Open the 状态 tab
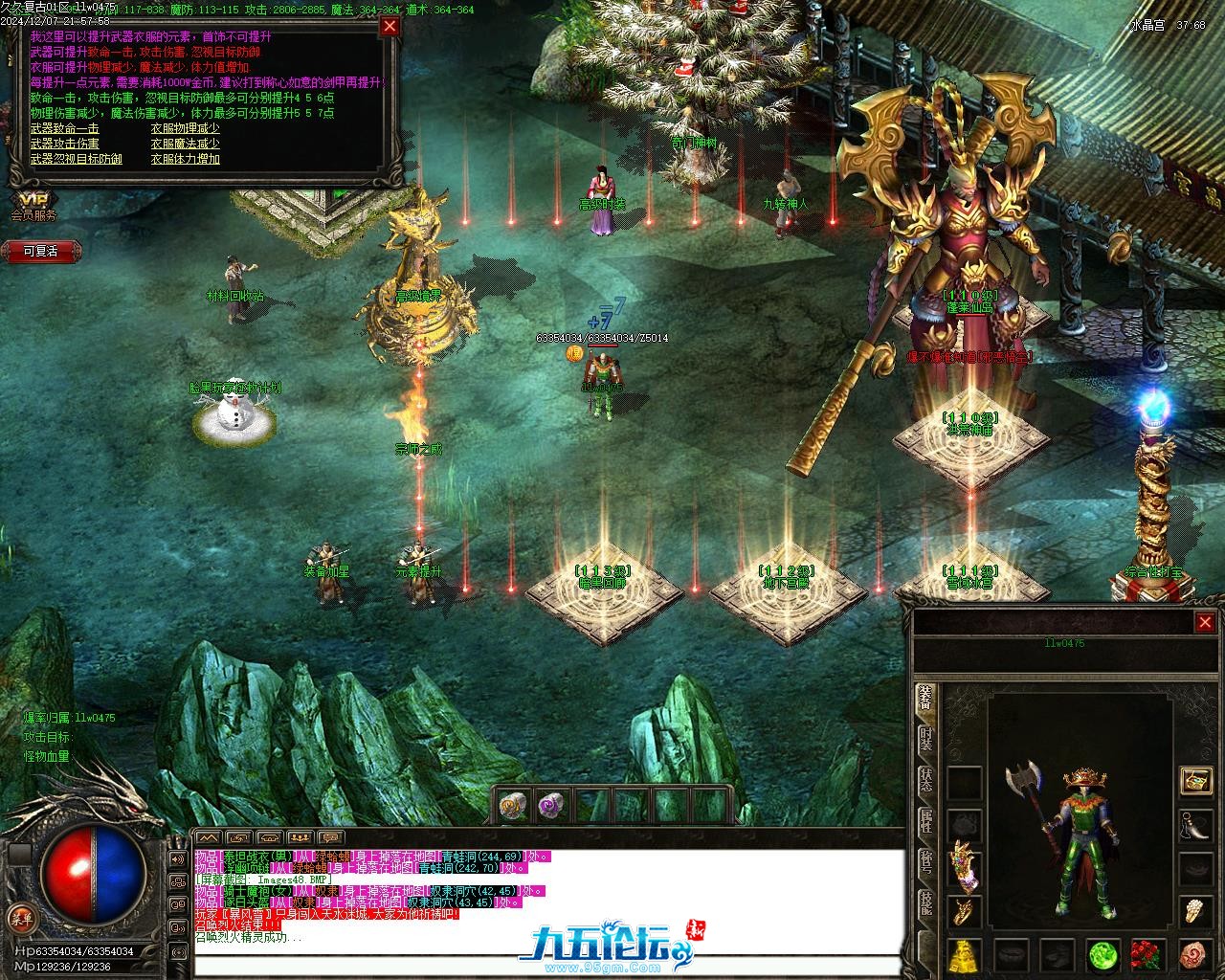 tap(925, 779)
